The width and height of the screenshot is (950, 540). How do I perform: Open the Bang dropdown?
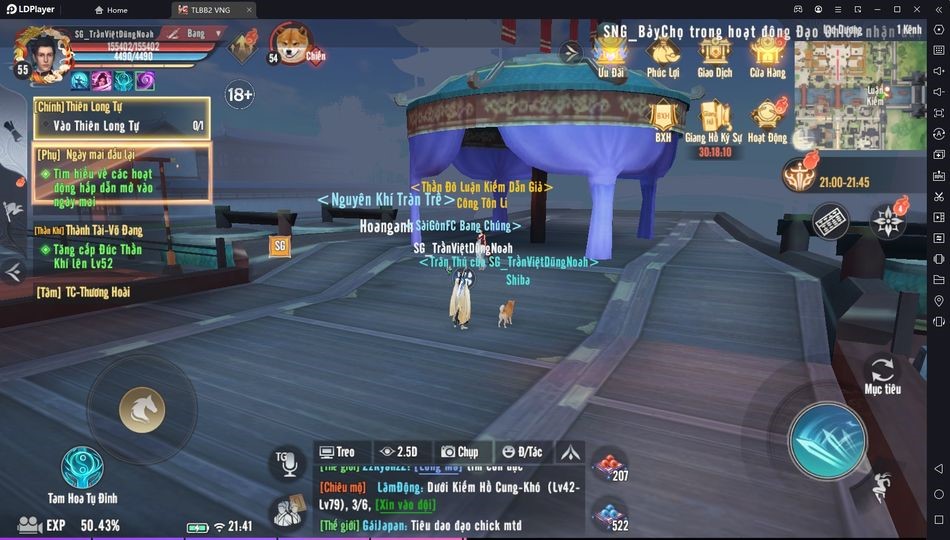[x=194, y=34]
